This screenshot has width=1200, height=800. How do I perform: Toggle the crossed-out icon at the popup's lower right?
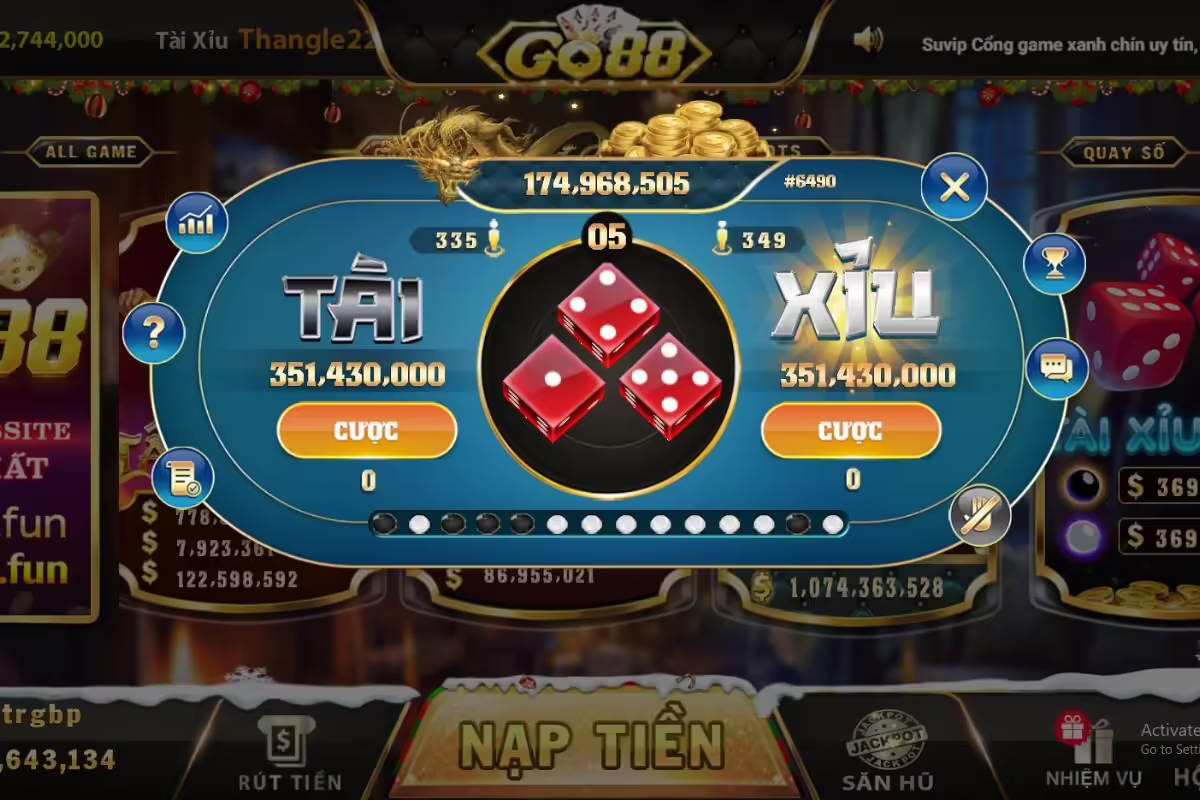pos(979,514)
